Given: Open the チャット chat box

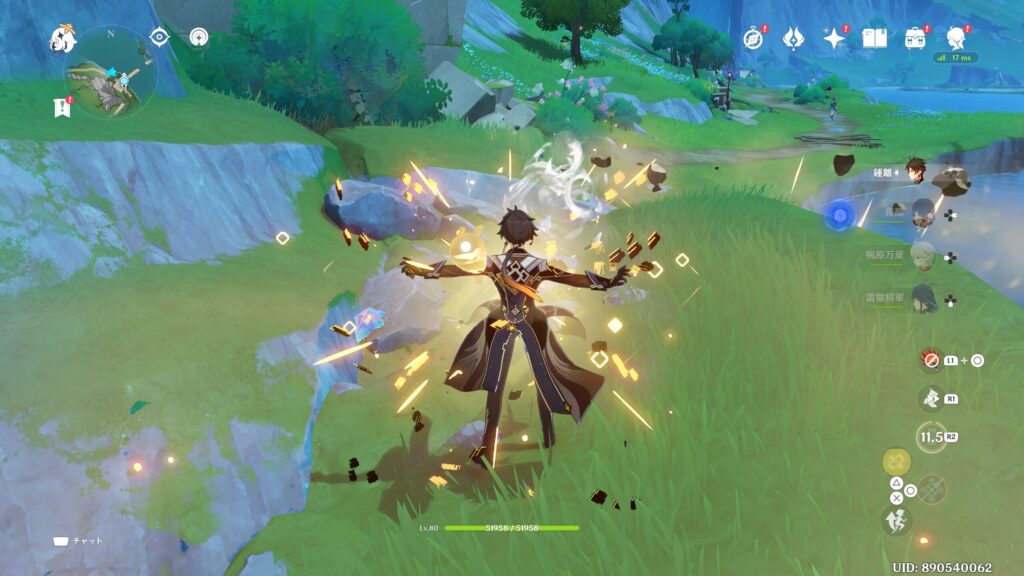Looking at the screenshot, I should click(78, 541).
